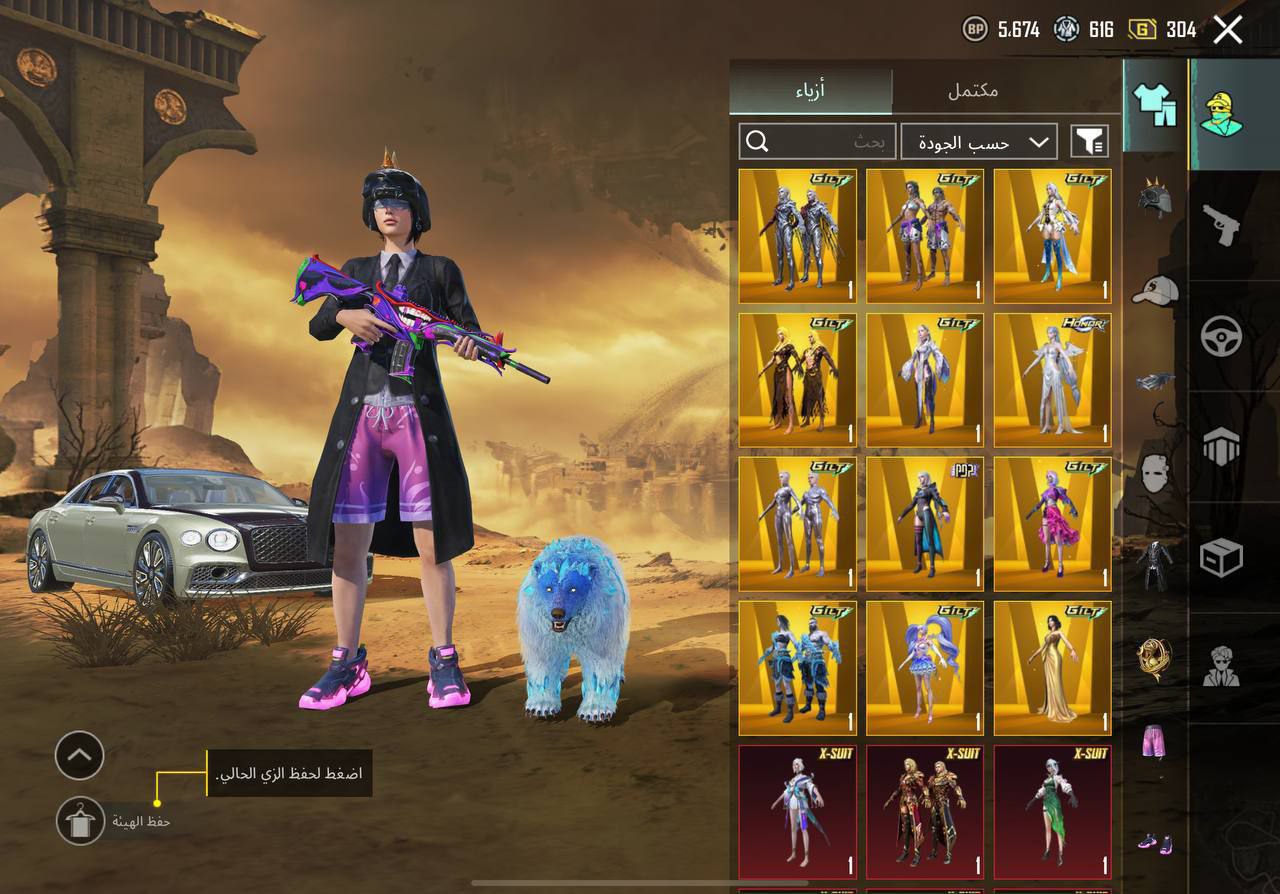The width and height of the screenshot is (1280, 894).
Task: Switch to the مكتمل tab
Action: (x=973, y=91)
